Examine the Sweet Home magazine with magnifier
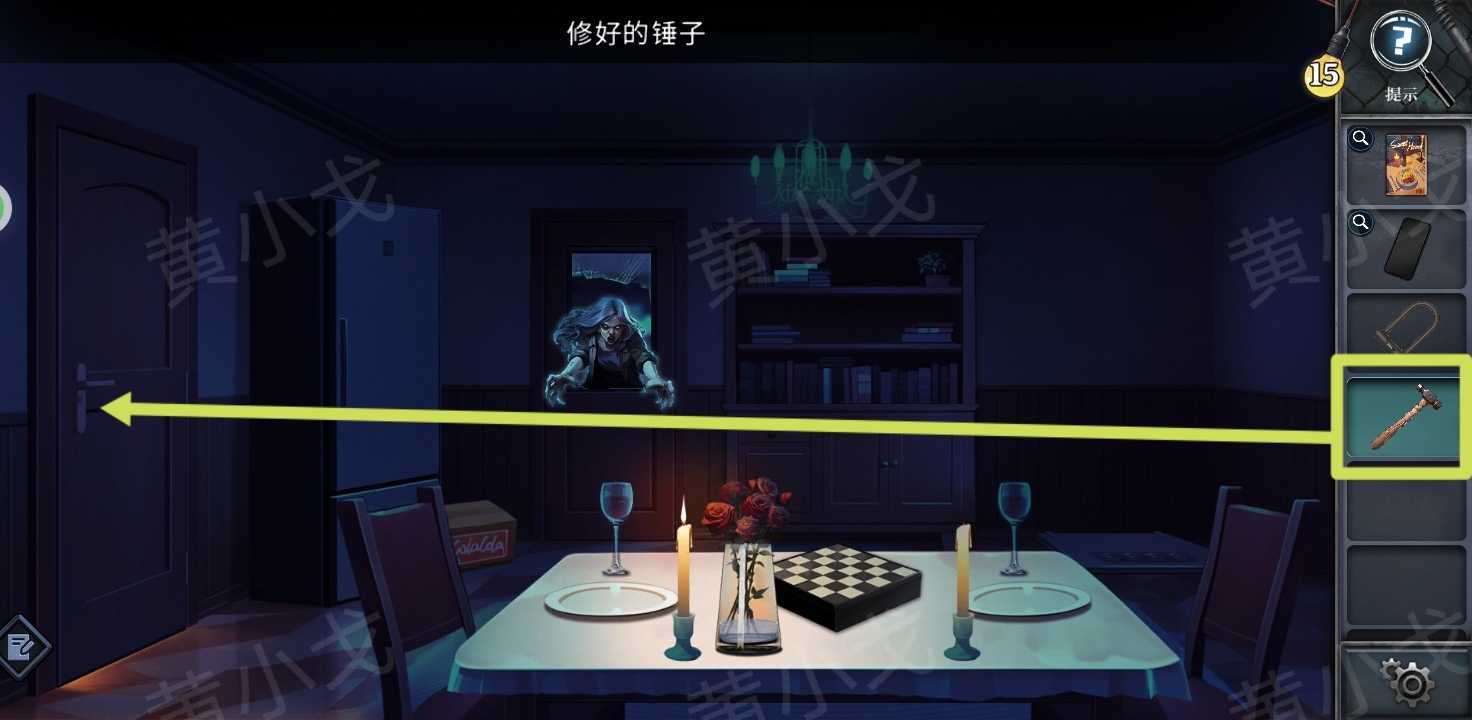This screenshot has height=720, width=1472. 1360,139
